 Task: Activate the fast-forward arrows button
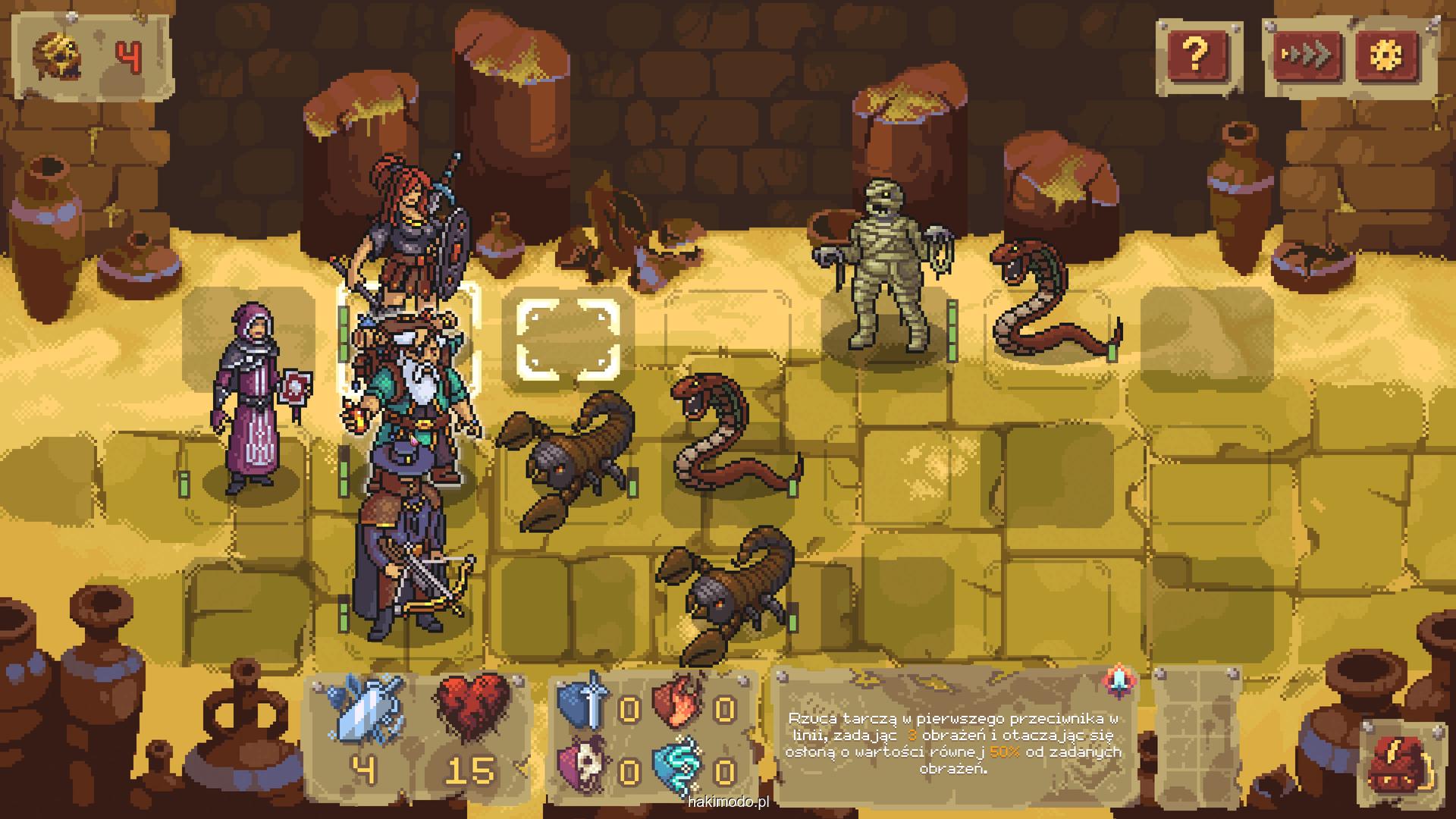tap(1307, 55)
